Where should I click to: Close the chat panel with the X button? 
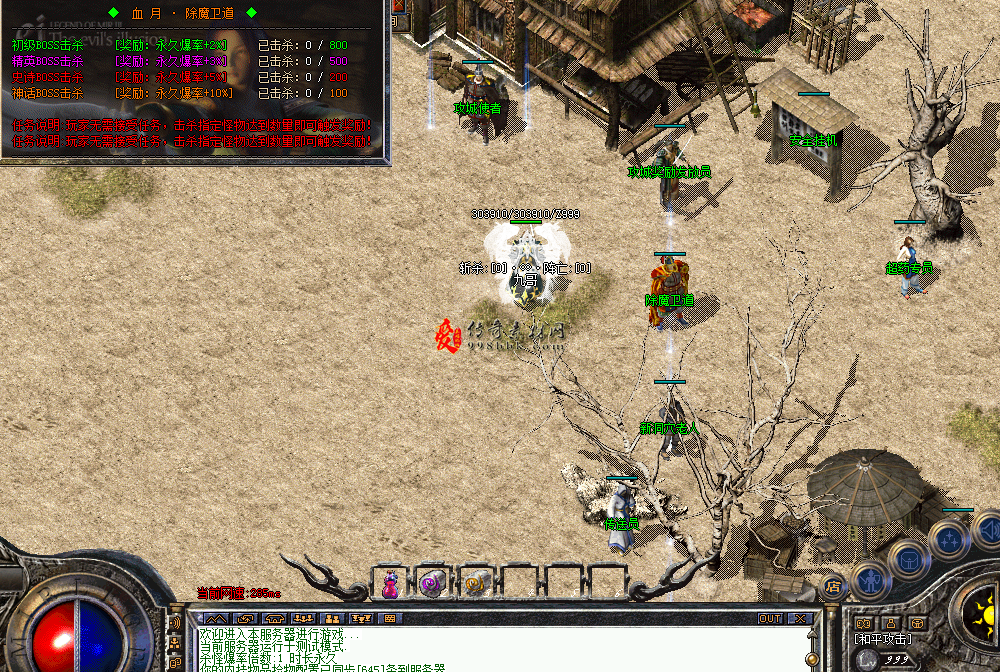point(800,618)
